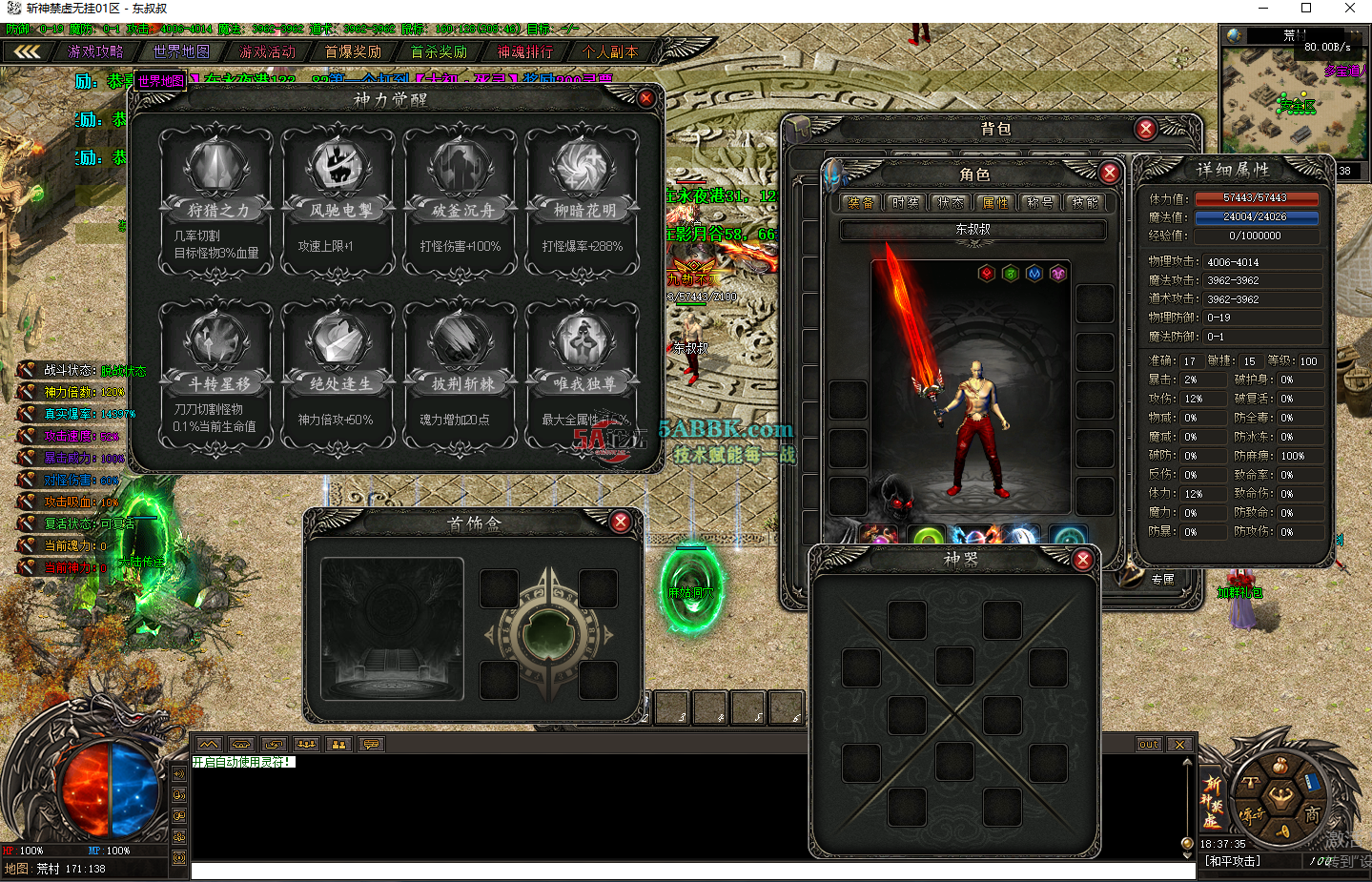Toggle 复活状态 resurrection status in left list
This screenshot has height=882, width=1372.
[67, 523]
